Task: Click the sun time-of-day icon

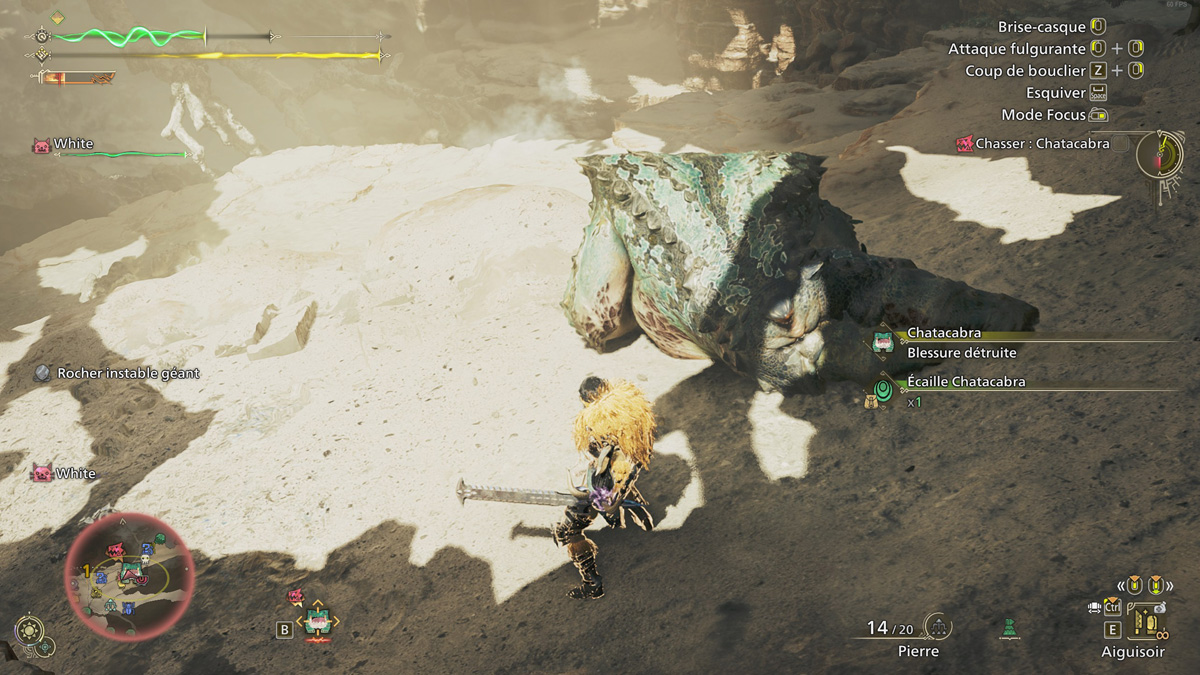Action: (x=29, y=630)
